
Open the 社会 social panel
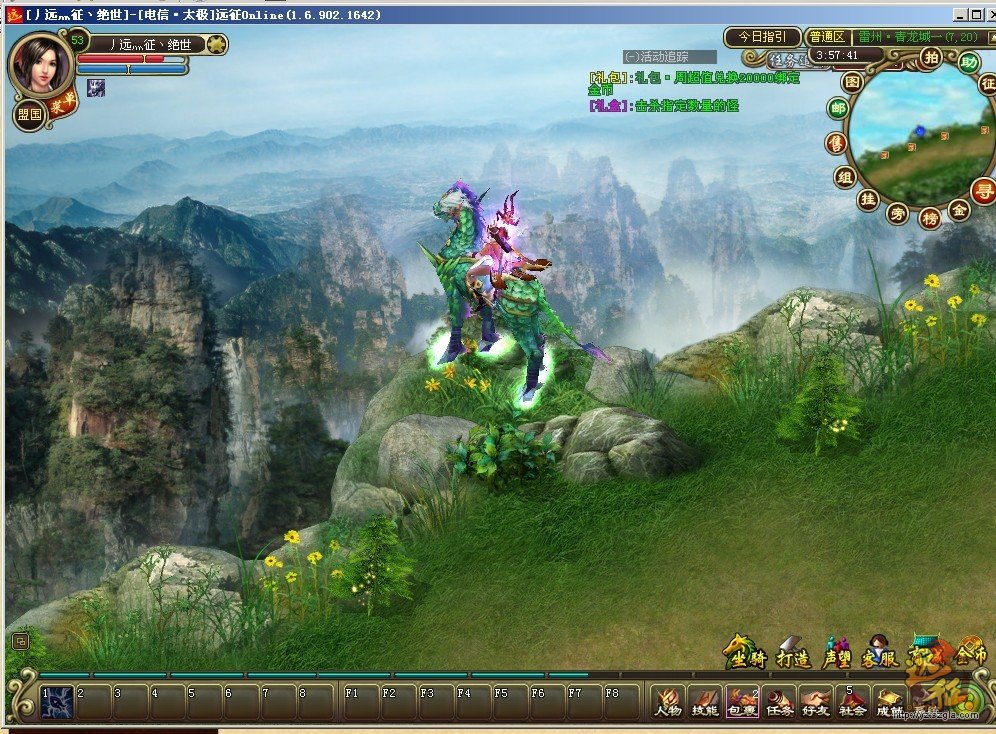[852, 702]
